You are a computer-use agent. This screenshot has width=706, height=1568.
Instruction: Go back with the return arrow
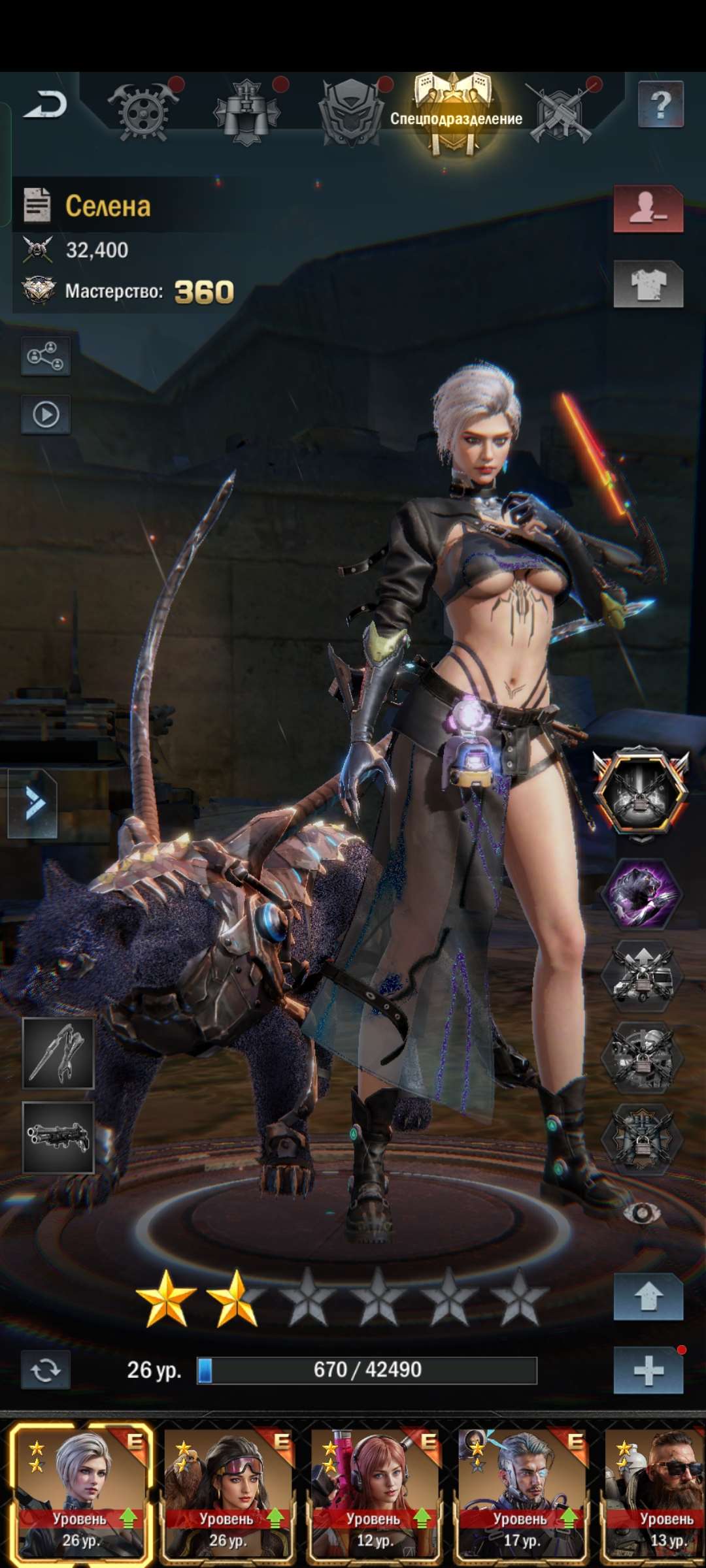point(45,105)
